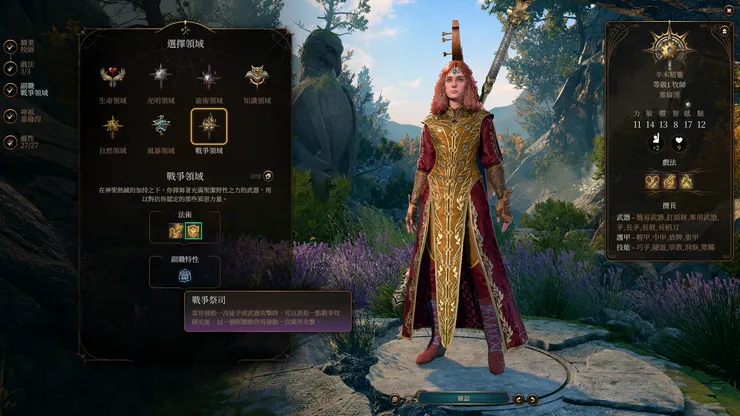Open the Class (職業) step in sidebar
Viewport: 740px width, 416px height.
tap(9, 46)
